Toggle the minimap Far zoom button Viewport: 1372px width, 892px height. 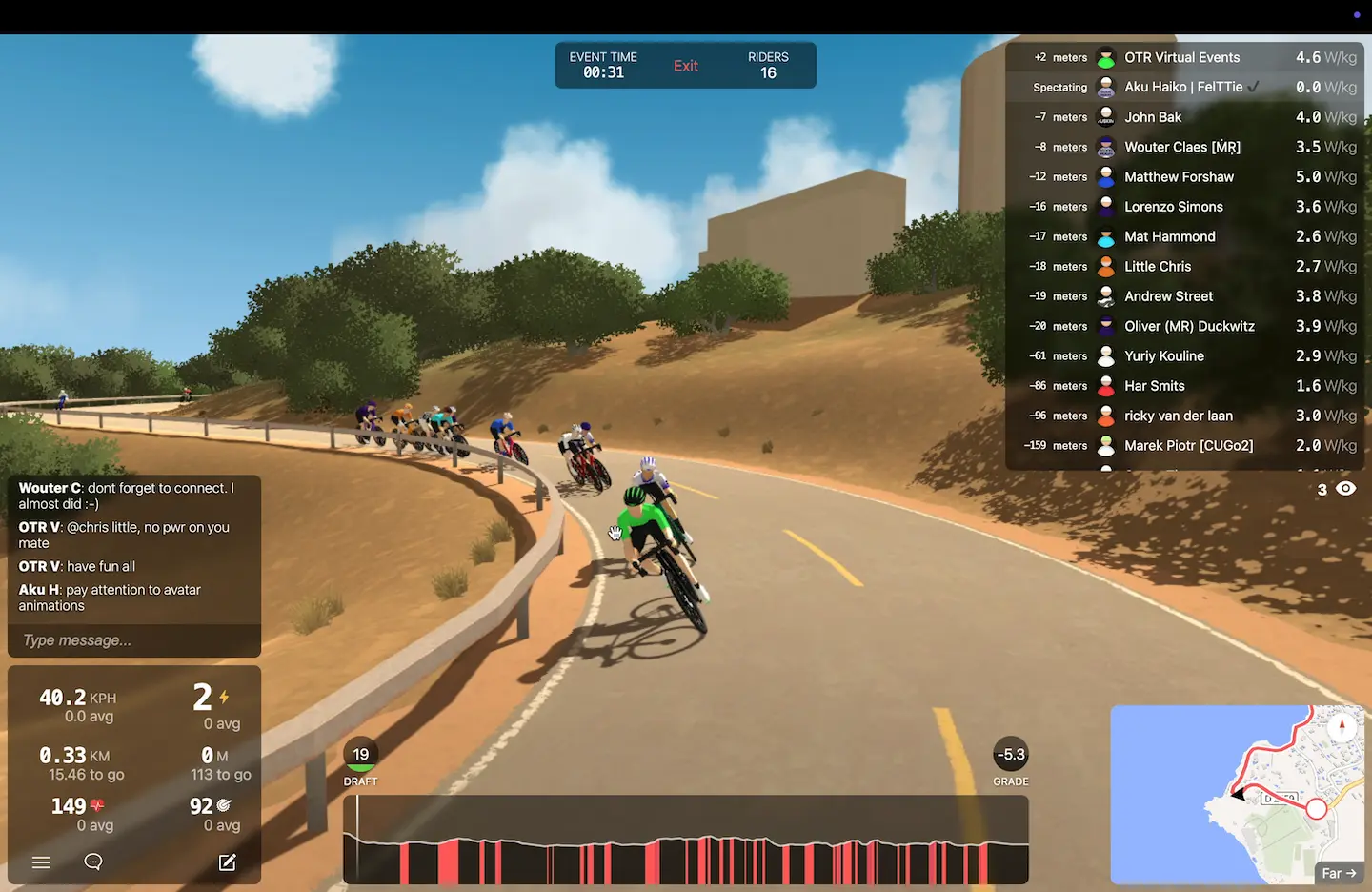[1338, 873]
